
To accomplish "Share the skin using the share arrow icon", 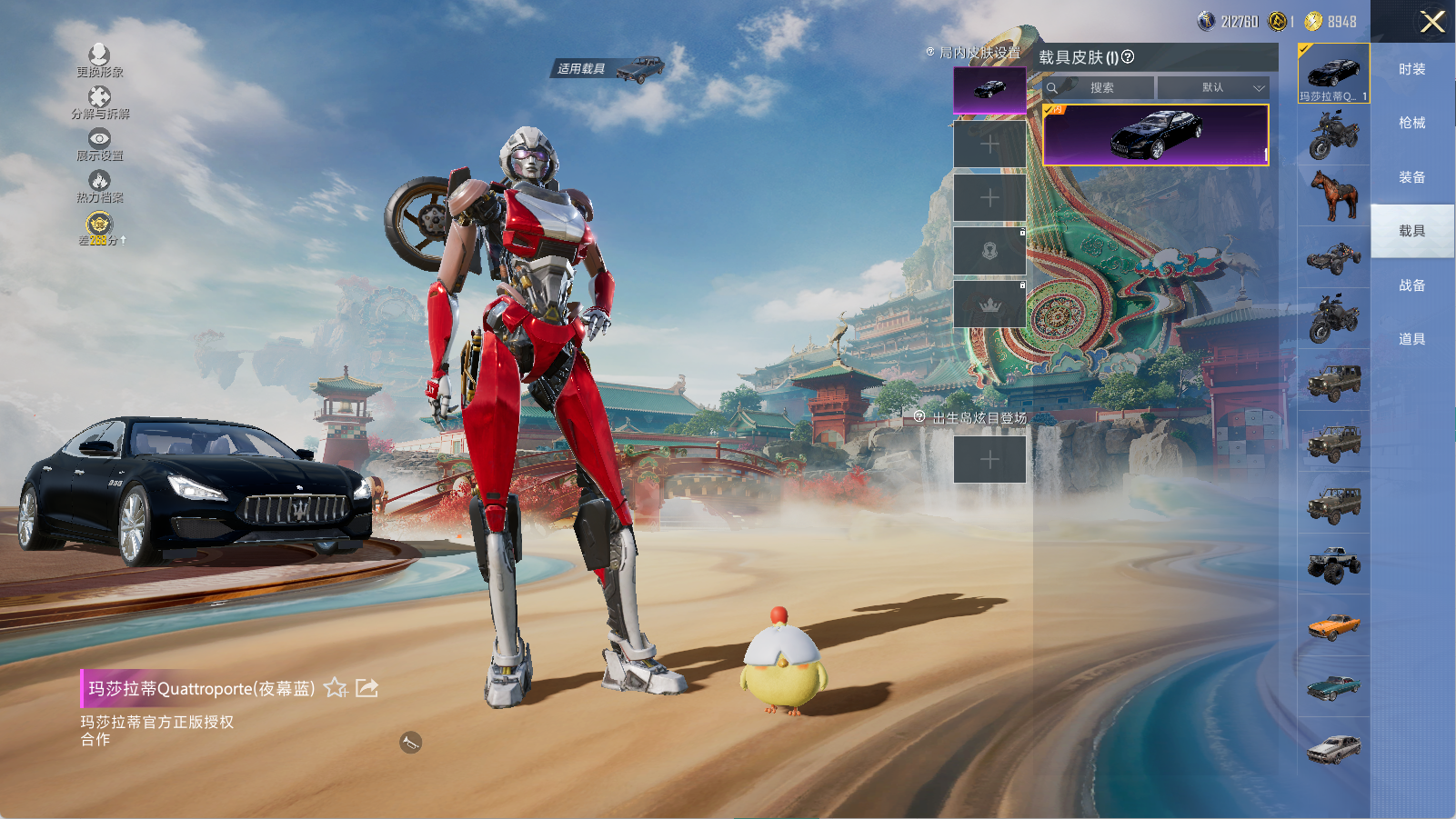I will tap(367, 688).
